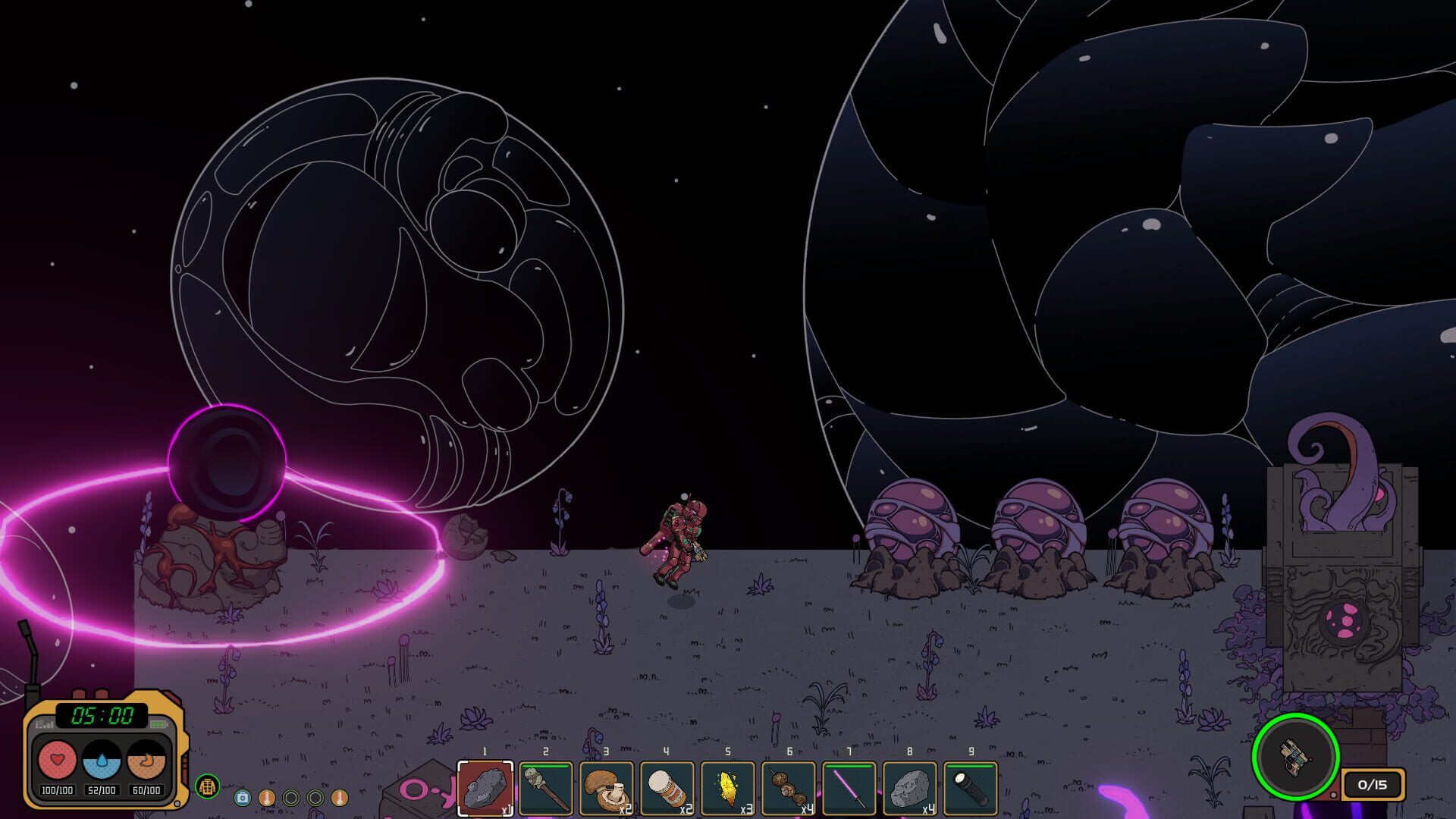Screen dimensions: 1456x819
Task: Equip the pink laser sword in slot 7
Action: tap(849, 789)
